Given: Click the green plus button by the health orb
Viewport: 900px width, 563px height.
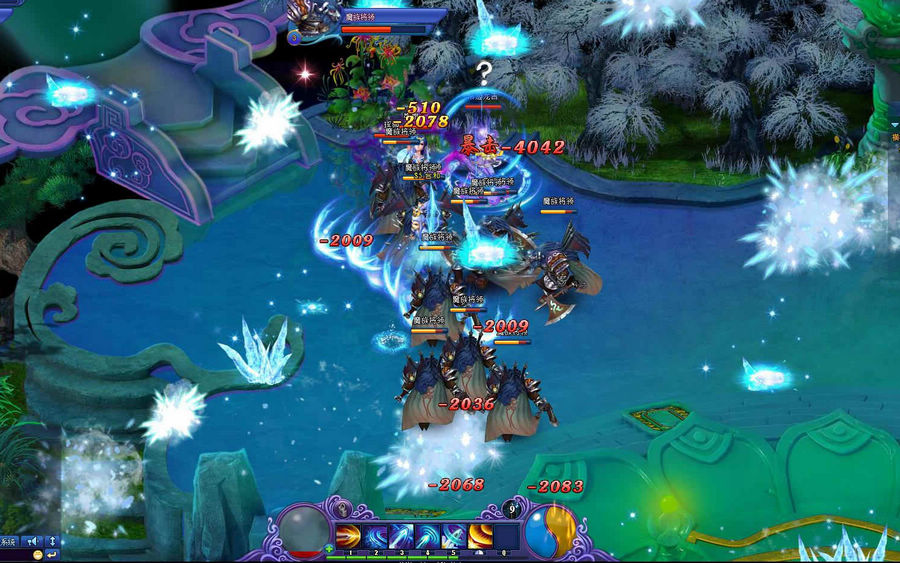Looking at the screenshot, I should pyautogui.click(x=329, y=549).
